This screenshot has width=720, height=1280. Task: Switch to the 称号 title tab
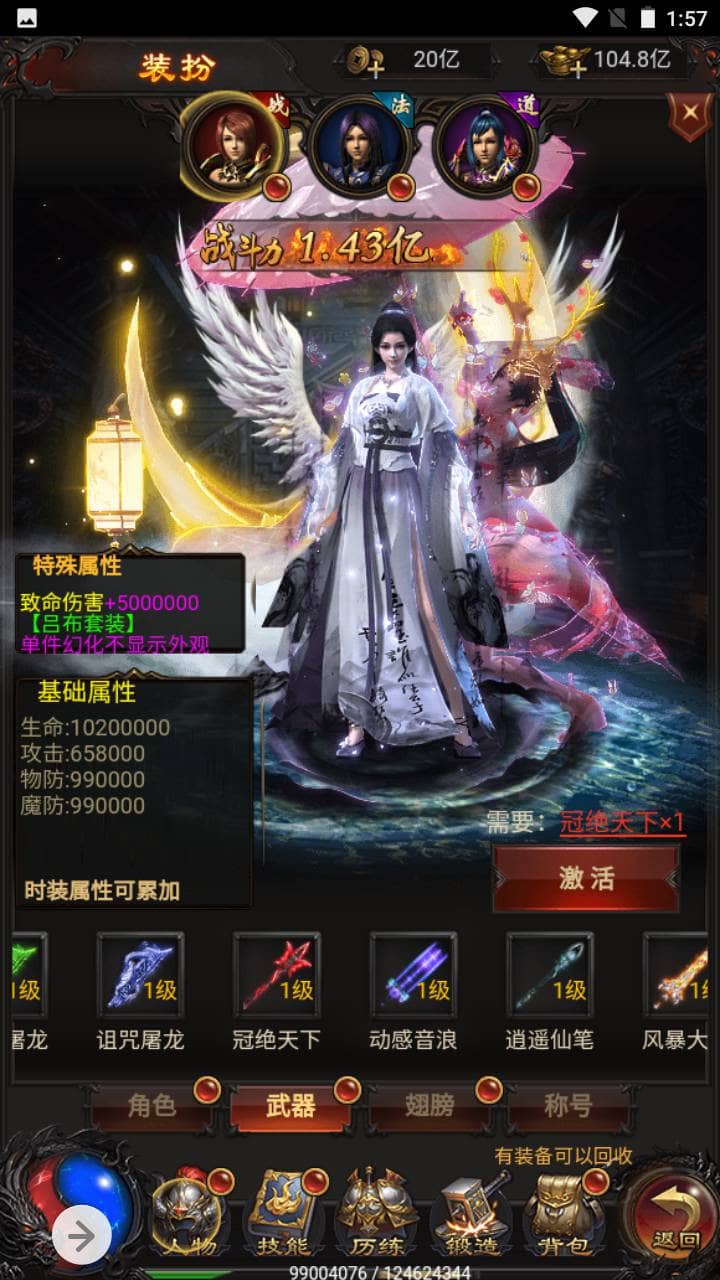(x=568, y=1105)
